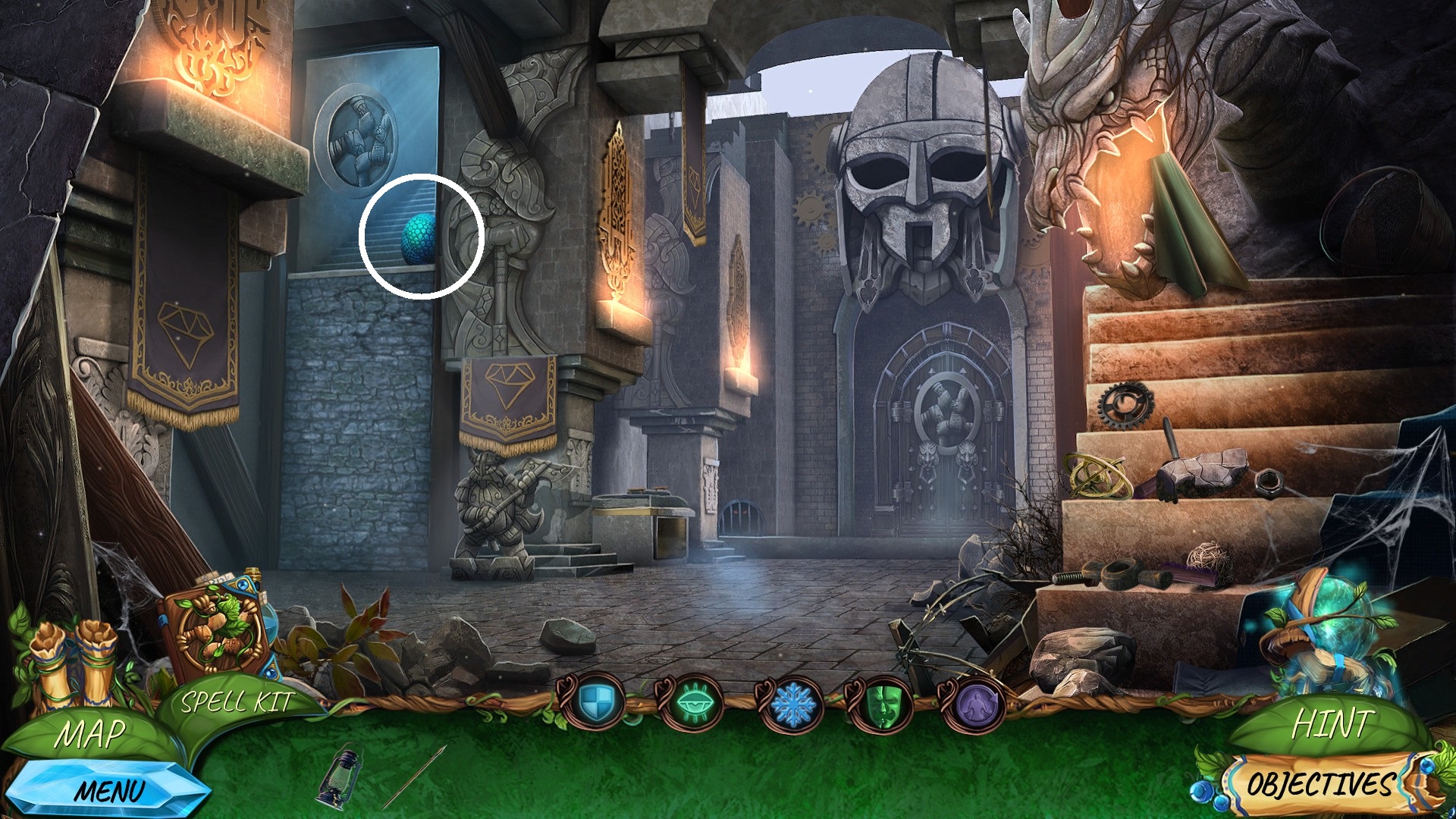Select the thin needle inventory item

pyautogui.click(x=413, y=777)
